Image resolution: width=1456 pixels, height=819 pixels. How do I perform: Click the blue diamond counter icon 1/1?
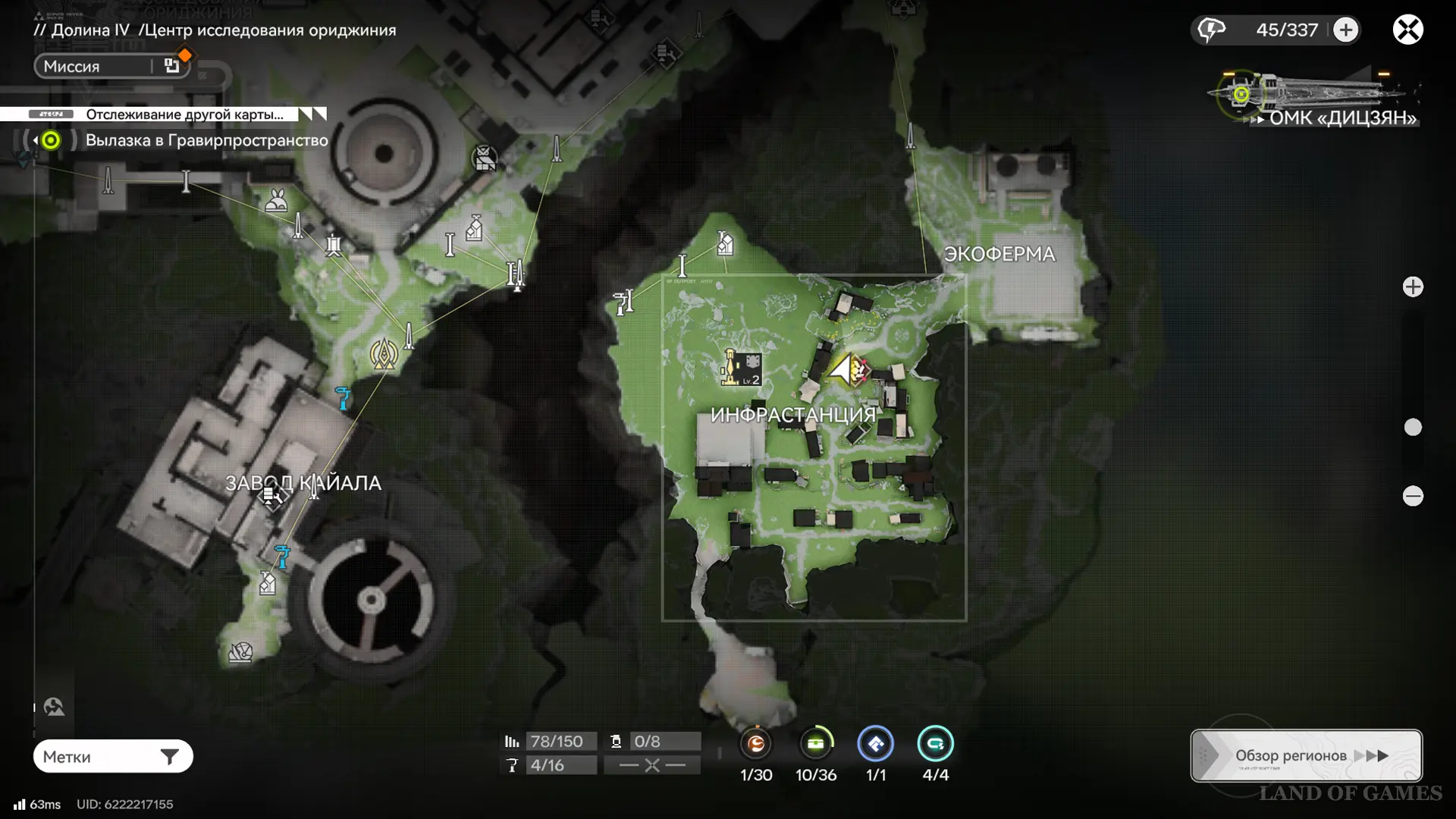(876, 744)
